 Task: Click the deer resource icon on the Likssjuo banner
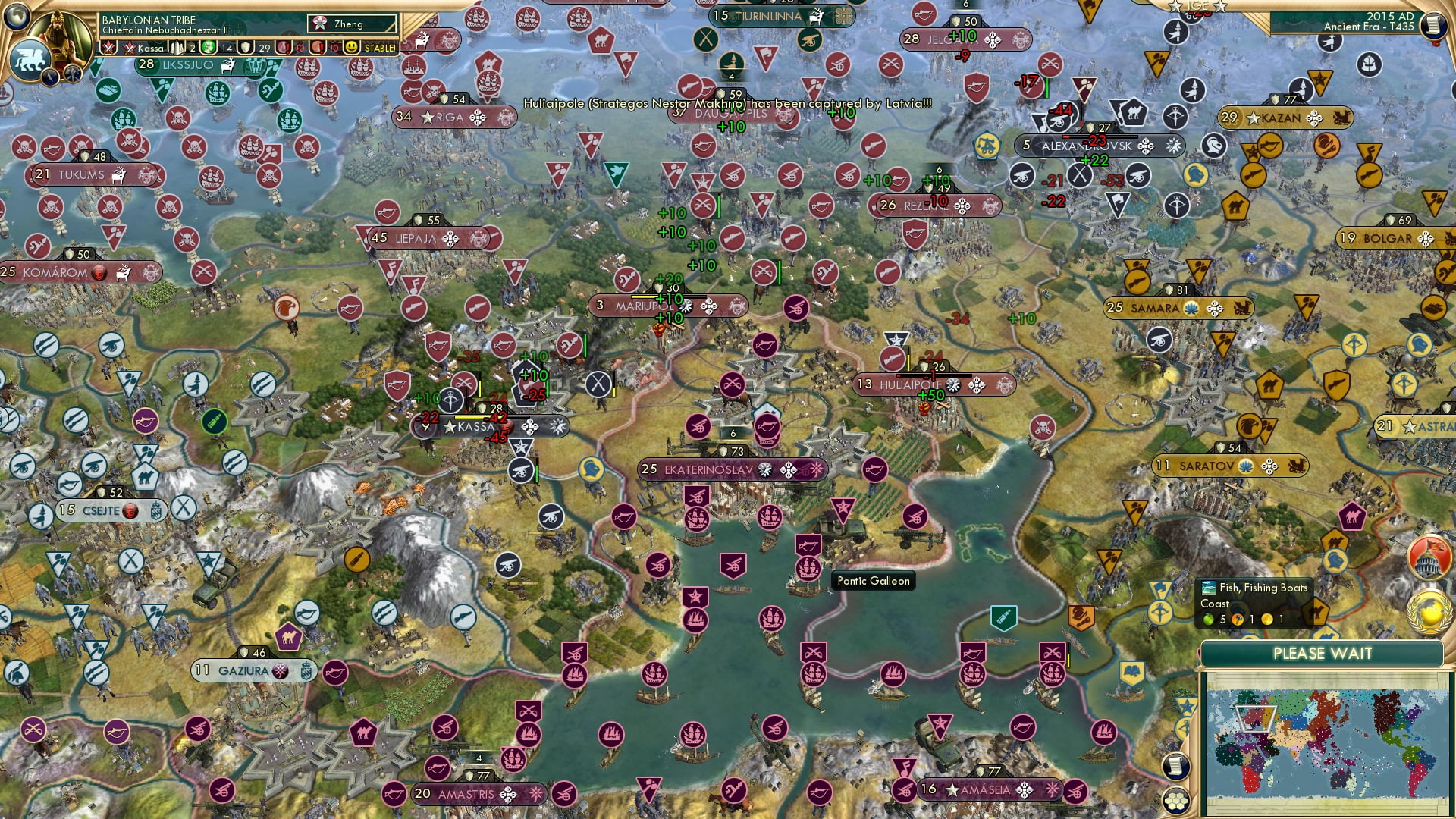click(x=227, y=66)
